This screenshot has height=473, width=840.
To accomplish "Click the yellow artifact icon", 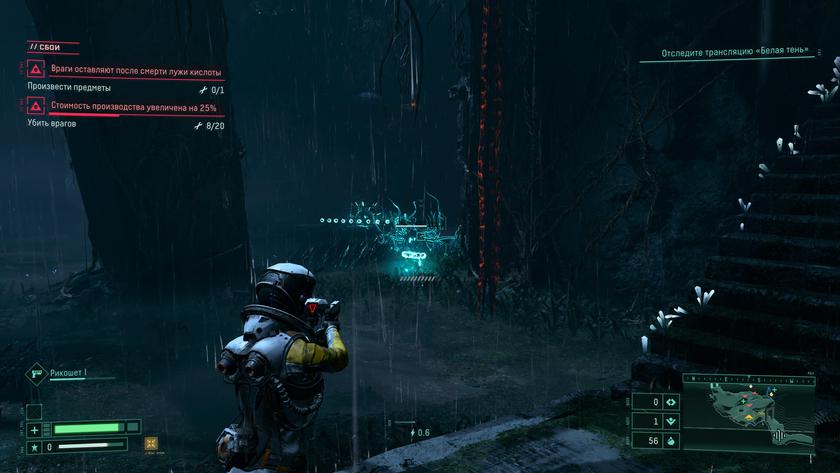I will [x=151, y=444].
